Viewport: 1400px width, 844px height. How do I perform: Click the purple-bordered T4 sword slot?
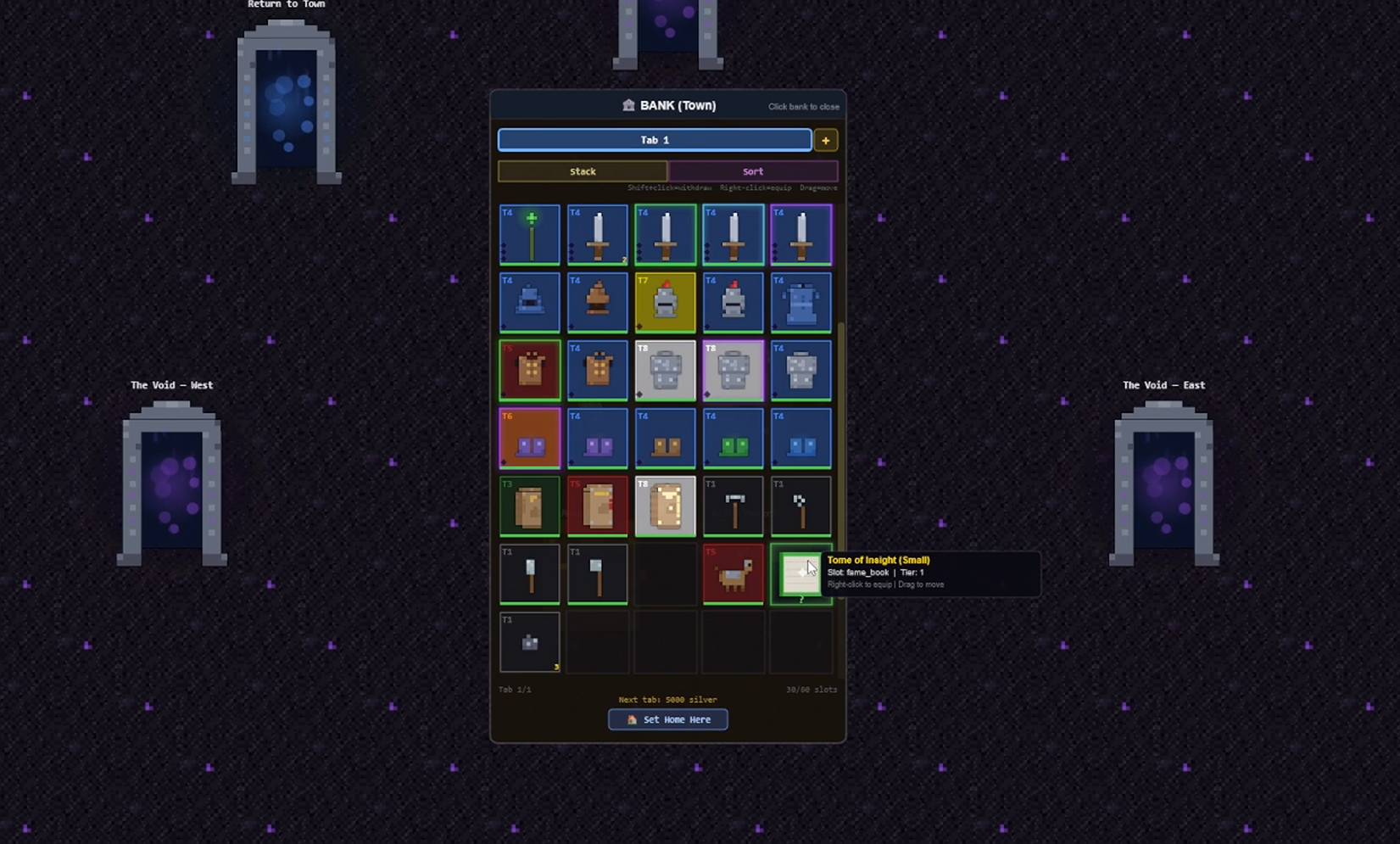point(801,234)
